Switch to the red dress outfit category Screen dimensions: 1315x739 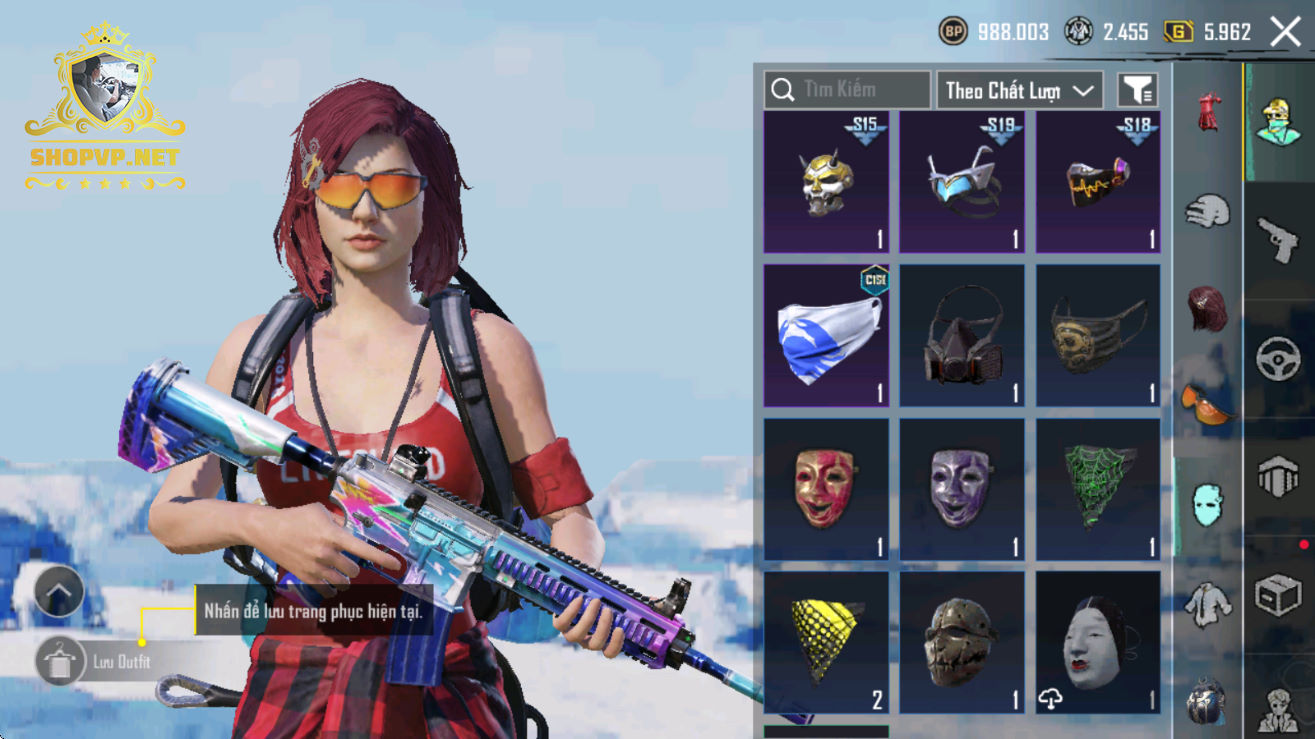pyautogui.click(x=1208, y=113)
